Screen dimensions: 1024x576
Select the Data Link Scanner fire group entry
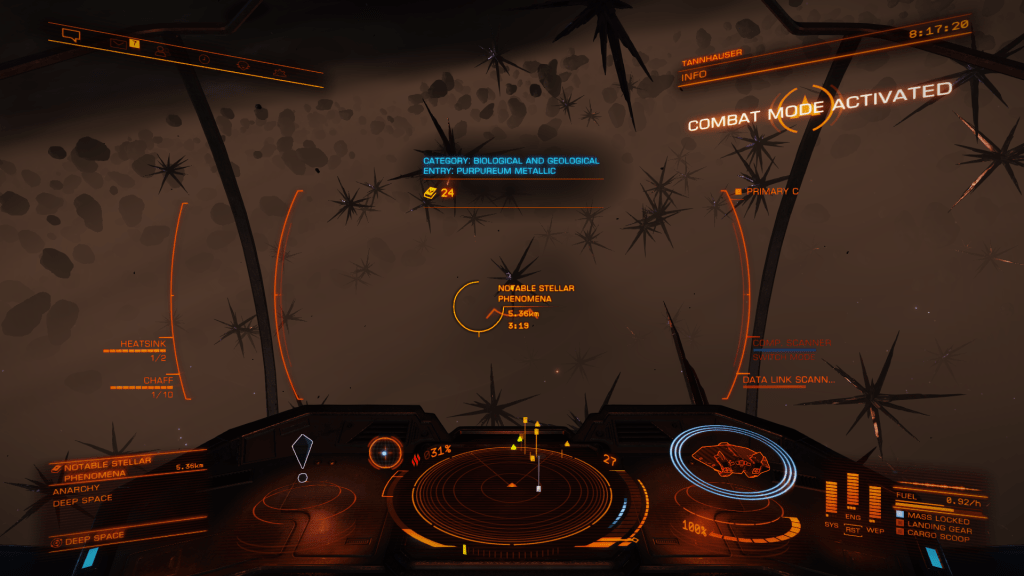coord(788,380)
